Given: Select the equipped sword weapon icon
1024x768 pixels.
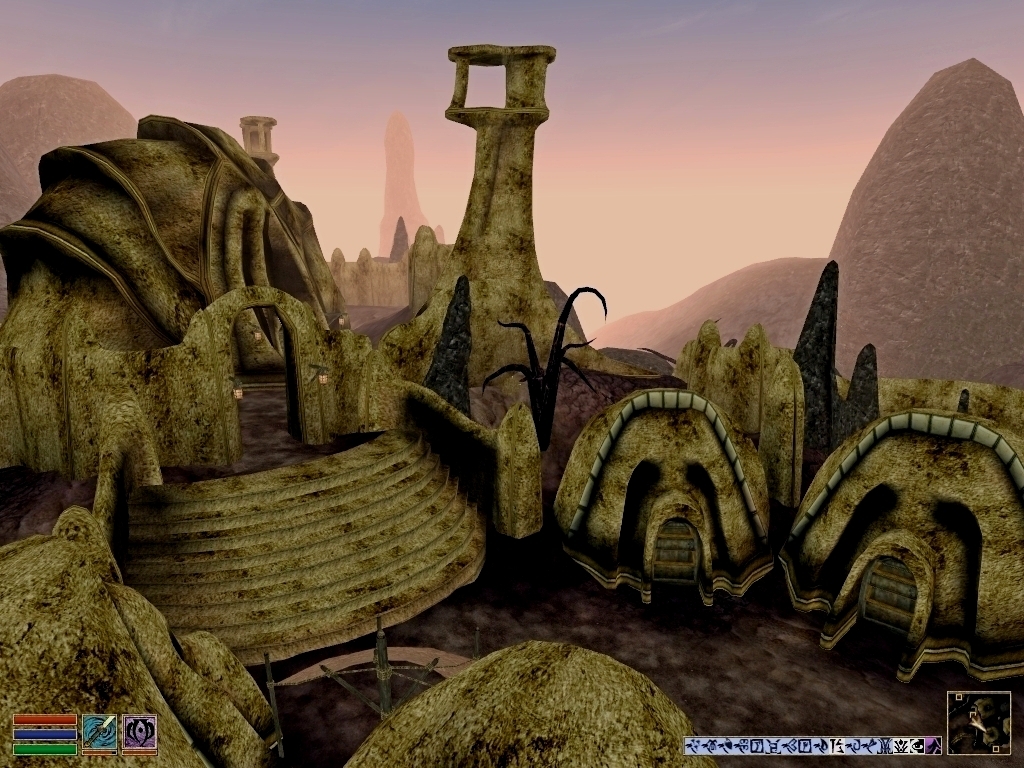Looking at the screenshot, I should point(99,732).
